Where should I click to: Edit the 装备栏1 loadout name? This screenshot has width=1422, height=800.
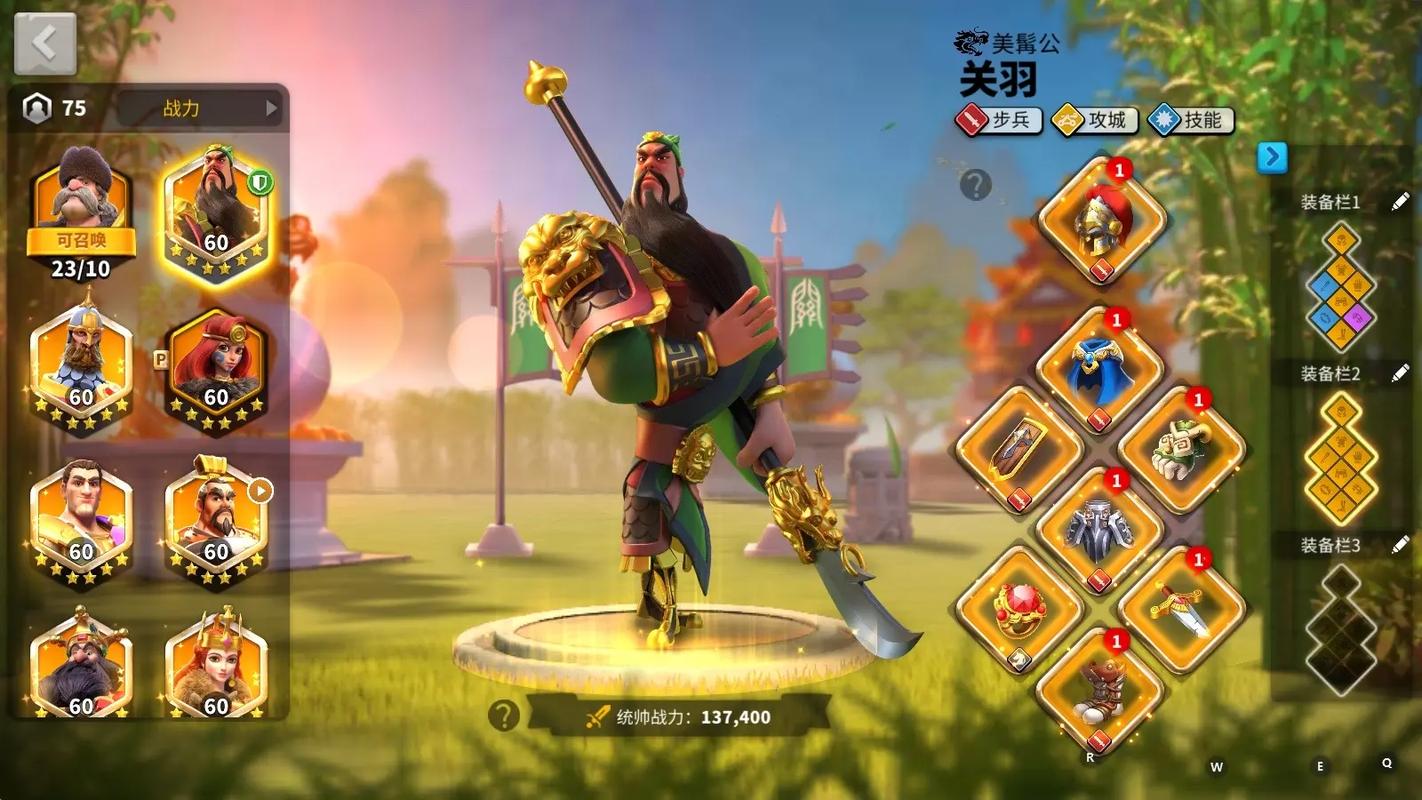point(1400,202)
